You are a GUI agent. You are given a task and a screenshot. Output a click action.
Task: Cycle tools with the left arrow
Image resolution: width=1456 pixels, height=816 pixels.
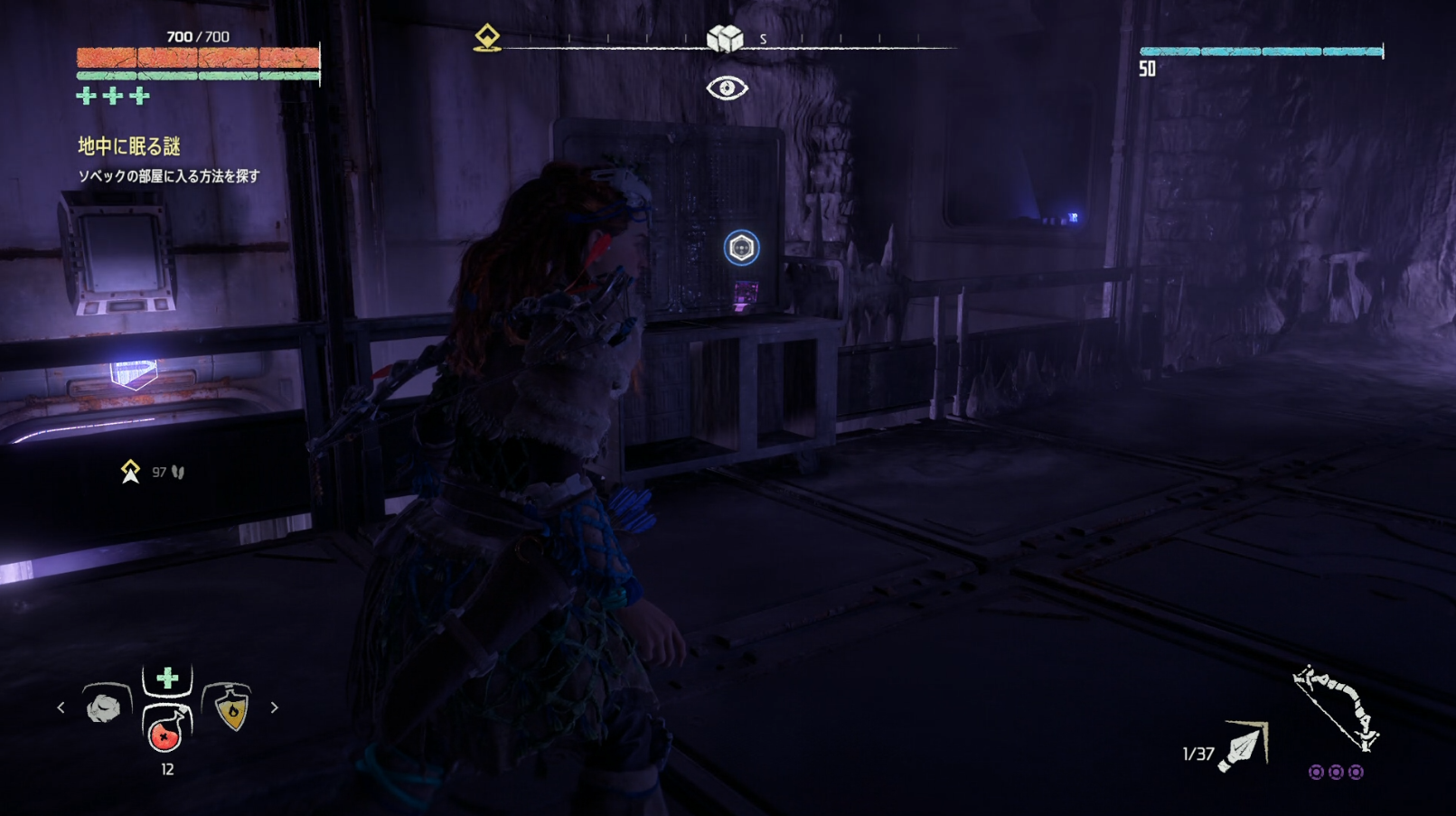pyautogui.click(x=61, y=708)
